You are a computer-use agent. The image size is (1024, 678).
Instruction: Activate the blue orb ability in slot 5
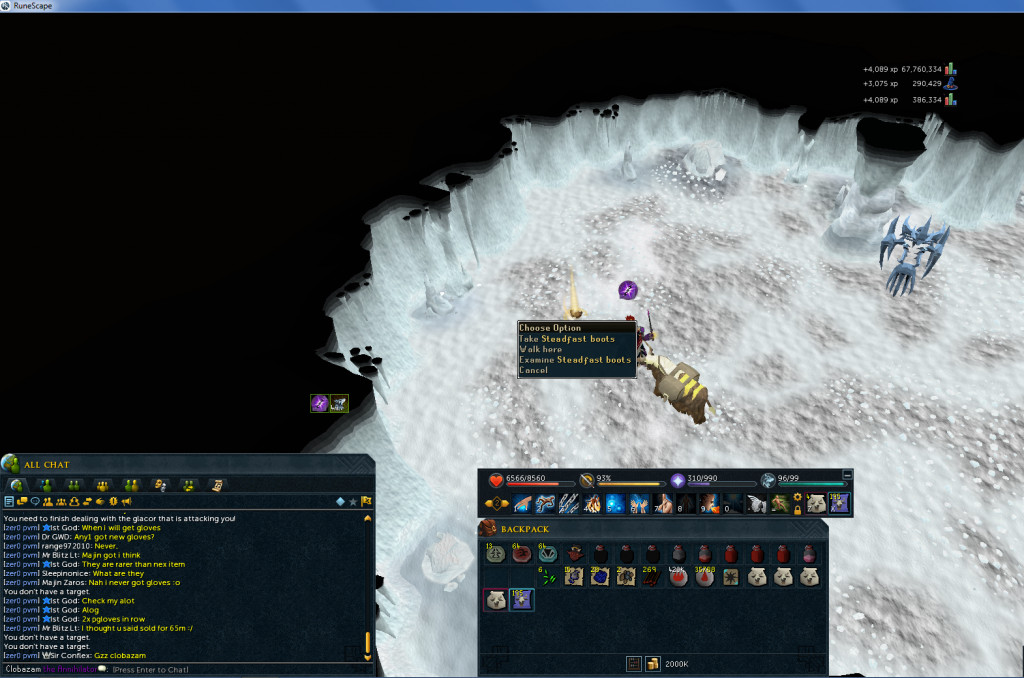(x=615, y=503)
